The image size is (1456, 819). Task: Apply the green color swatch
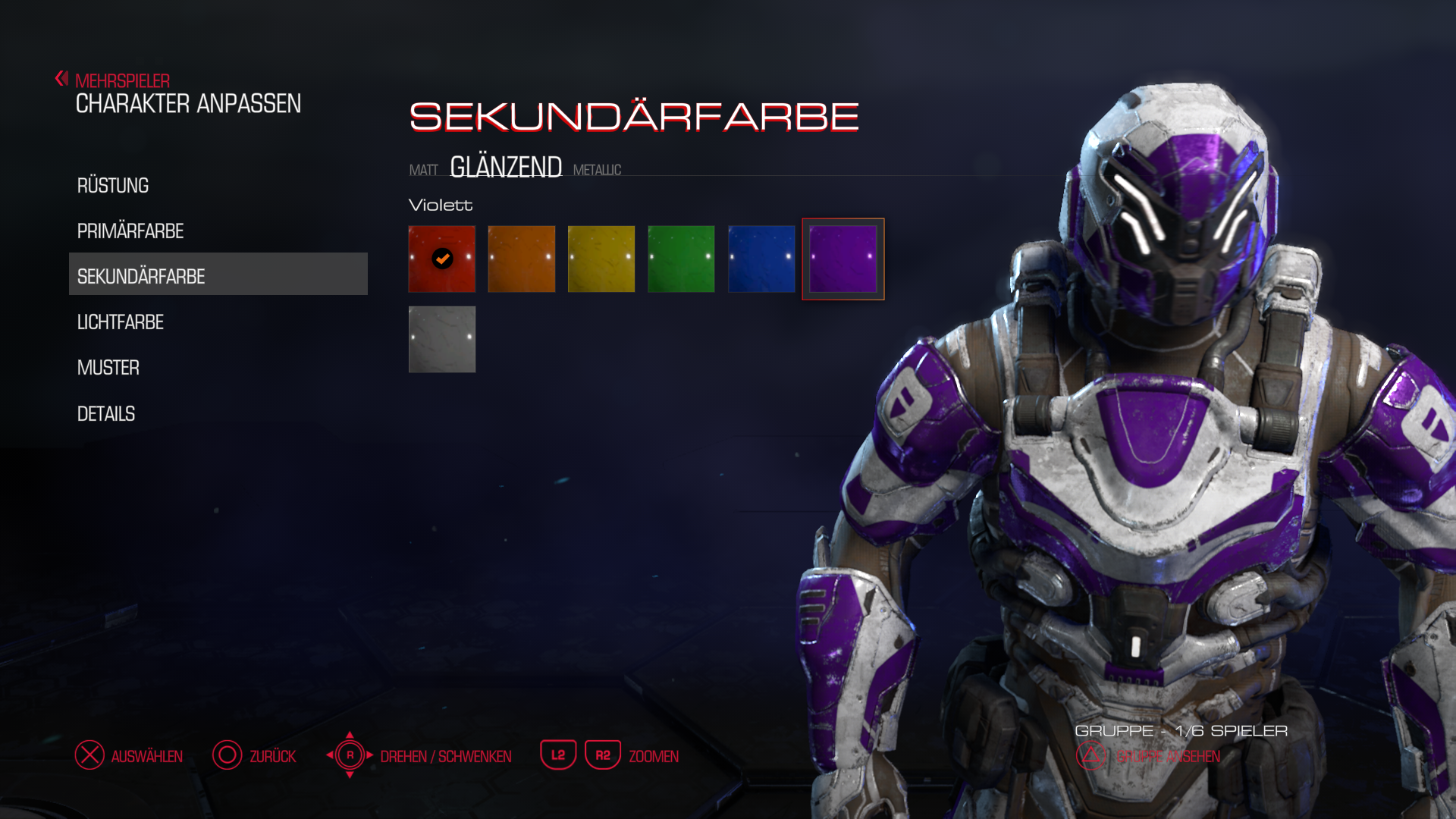[681, 259]
